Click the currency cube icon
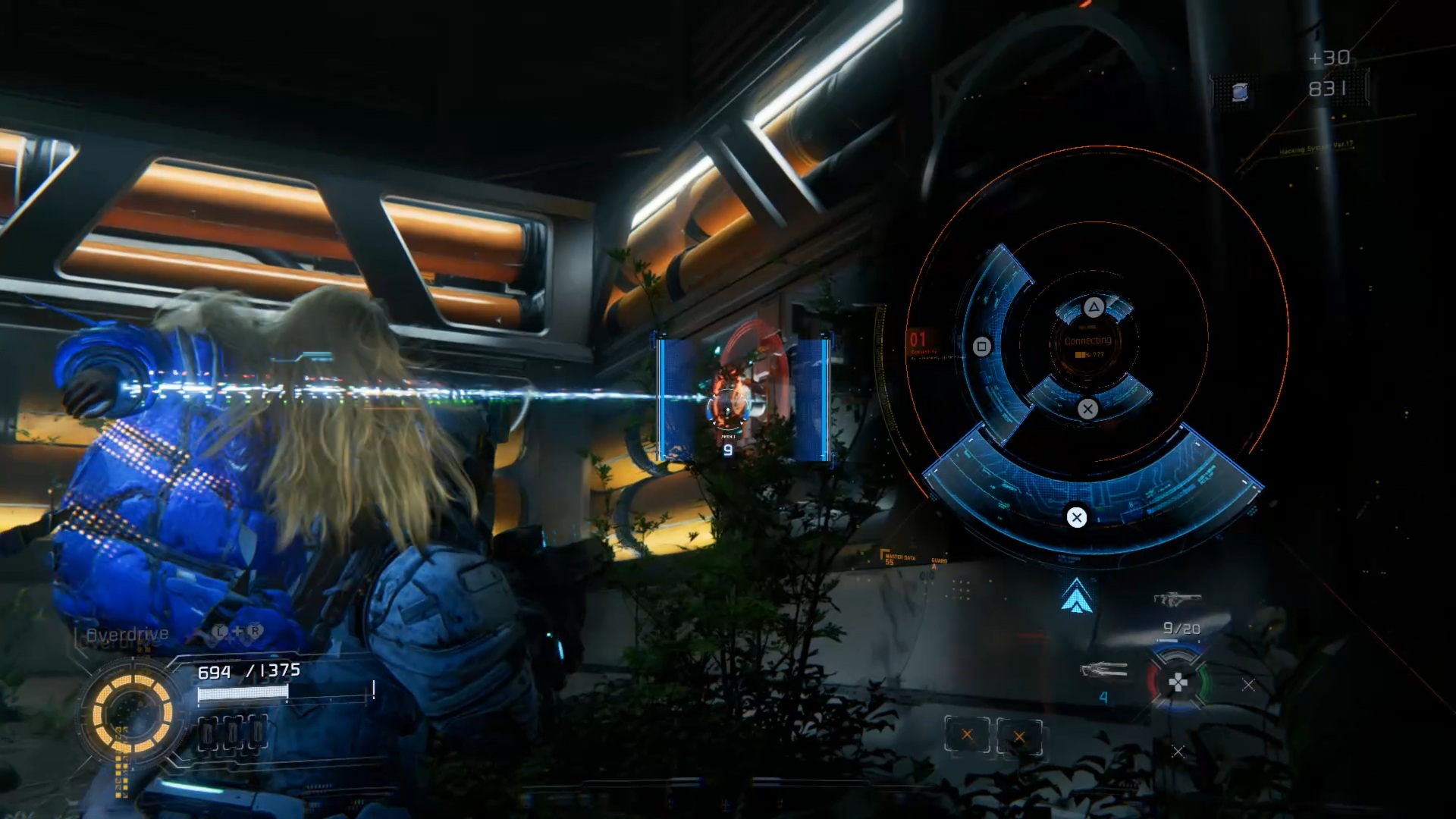Image resolution: width=1456 pixels, height=819 pixels. coord(1239,92)
